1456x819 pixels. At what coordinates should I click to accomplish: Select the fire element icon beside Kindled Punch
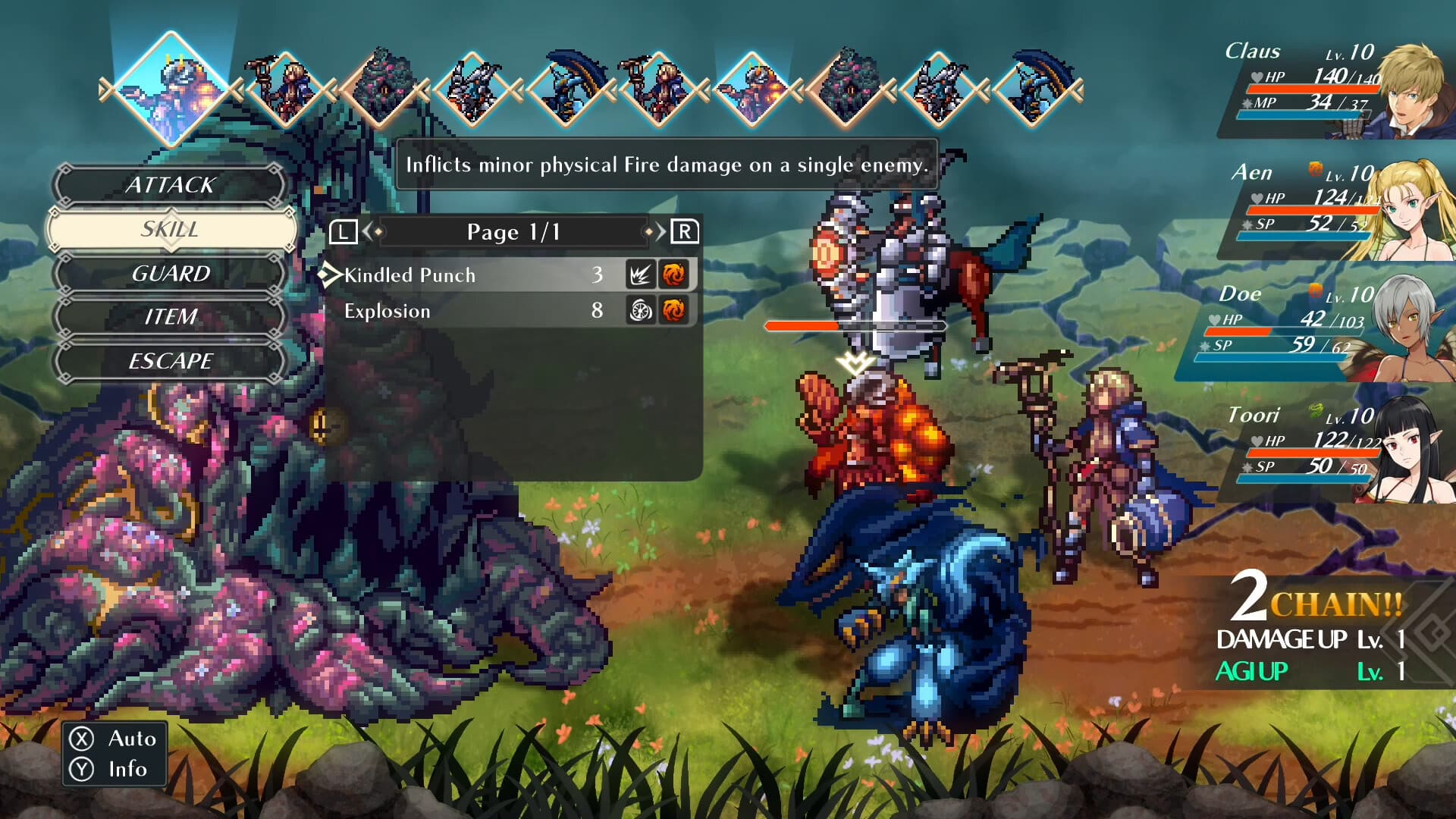[674, 275]
